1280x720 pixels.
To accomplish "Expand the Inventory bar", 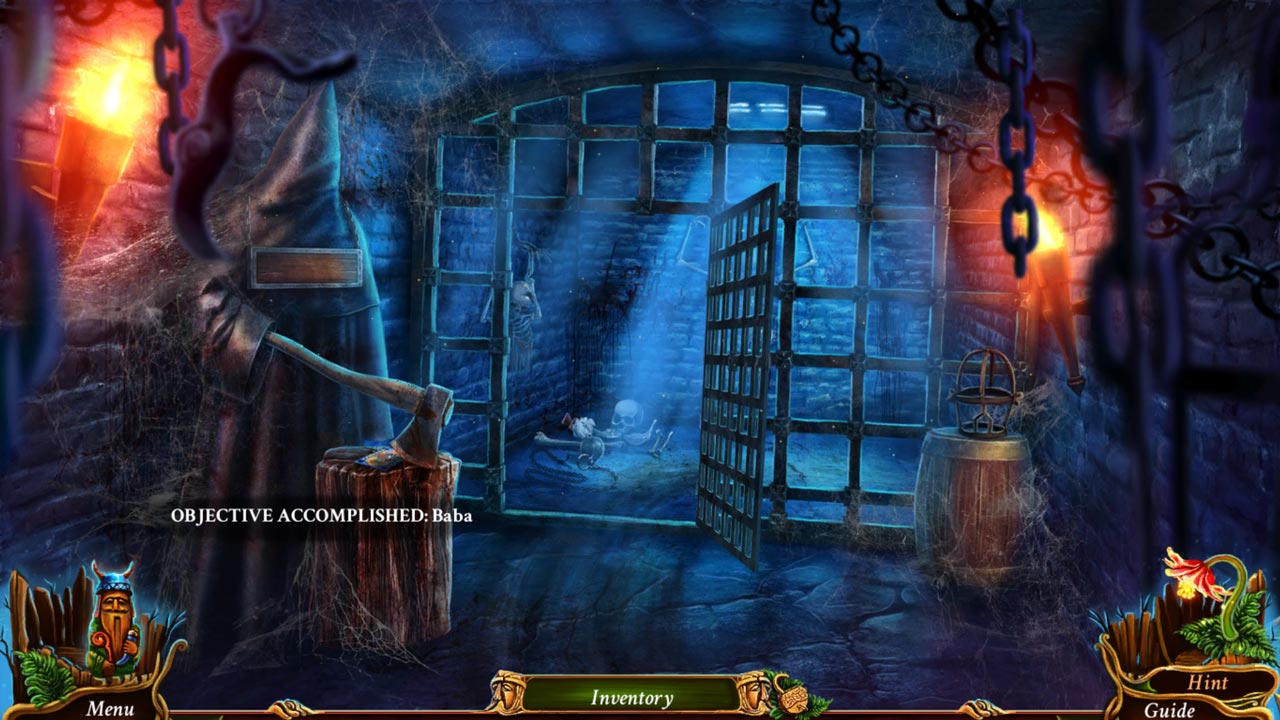I will (x=631, y=697).
